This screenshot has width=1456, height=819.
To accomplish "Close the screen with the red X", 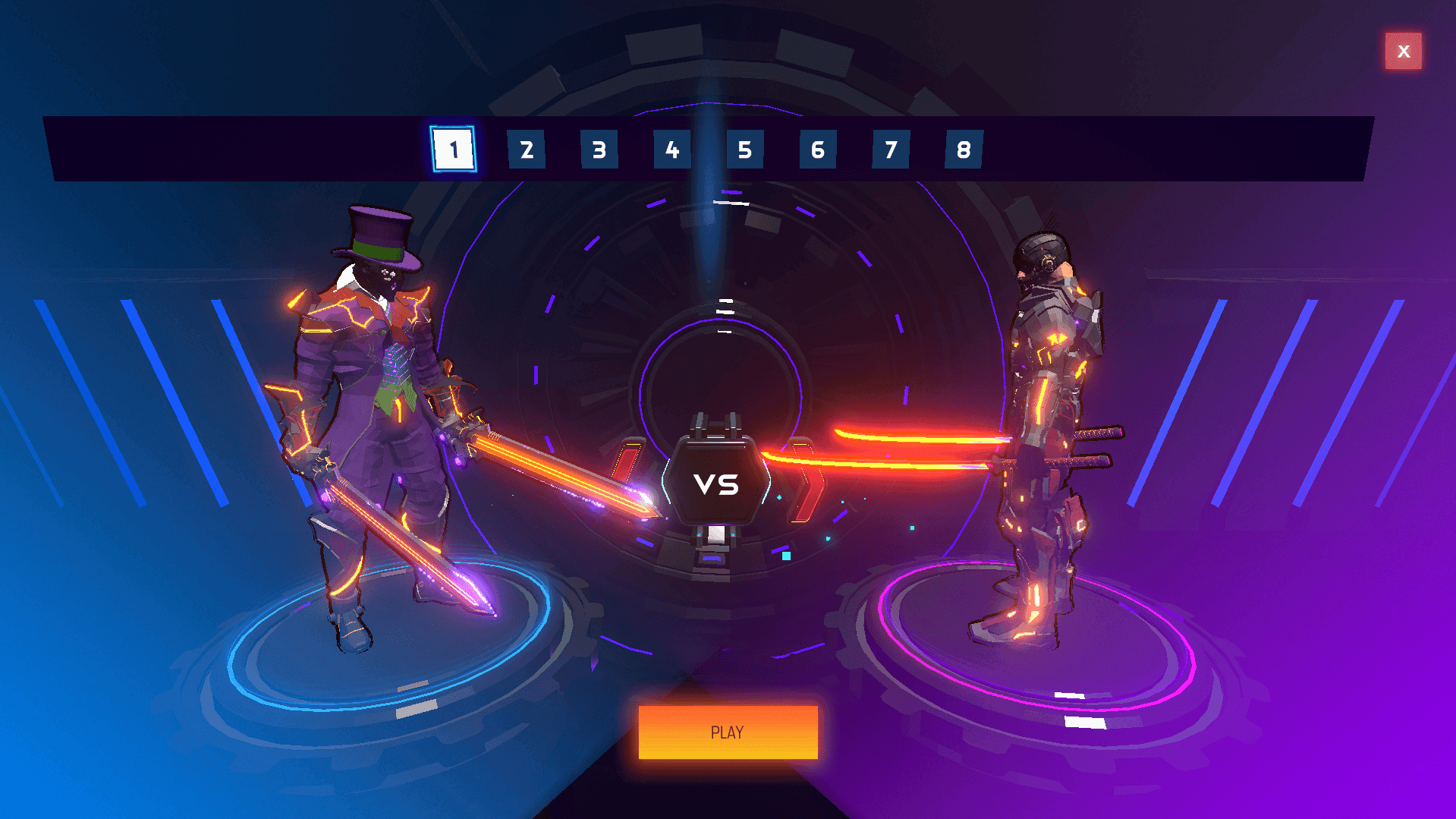I will point(1403,51).
